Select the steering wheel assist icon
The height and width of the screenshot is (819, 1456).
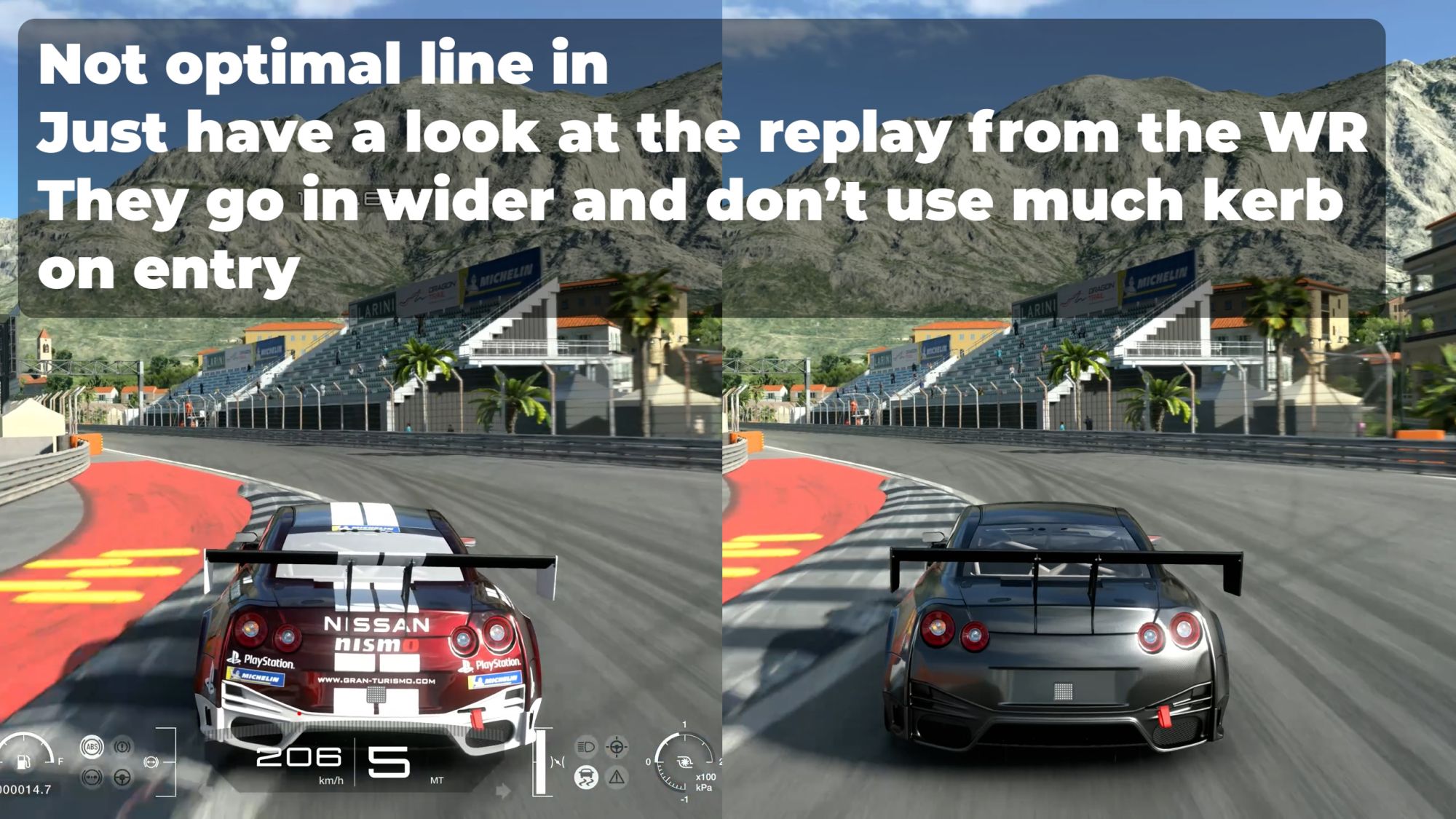coord(122,778)
